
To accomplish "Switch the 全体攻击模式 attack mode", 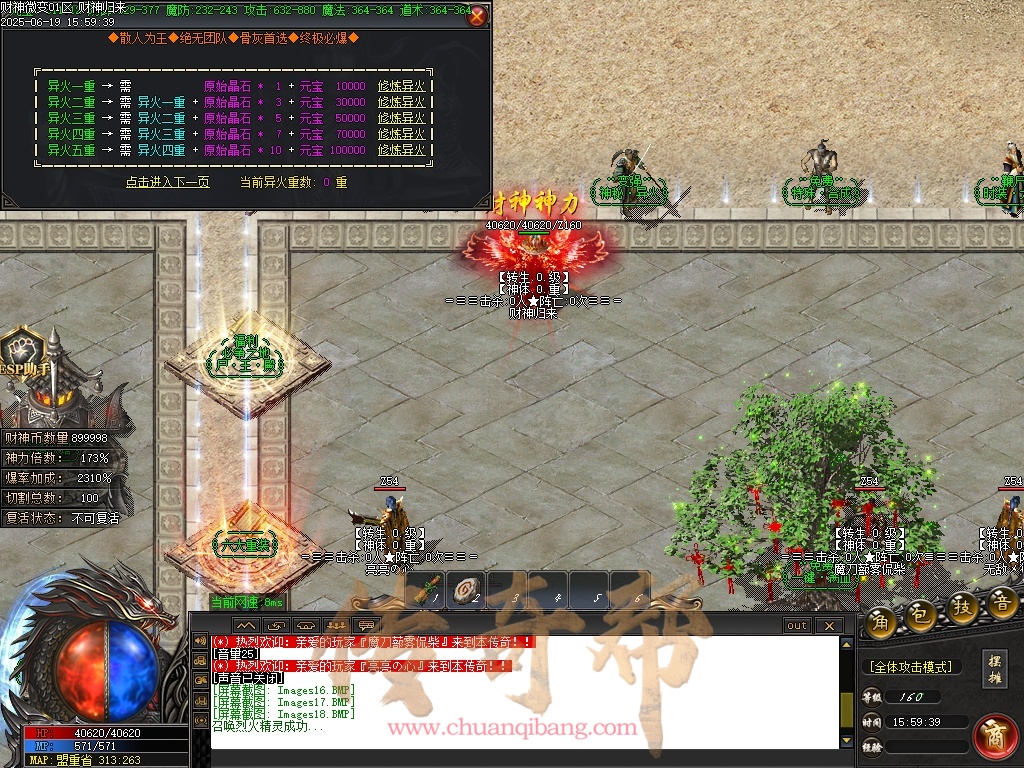I will 909,667.
